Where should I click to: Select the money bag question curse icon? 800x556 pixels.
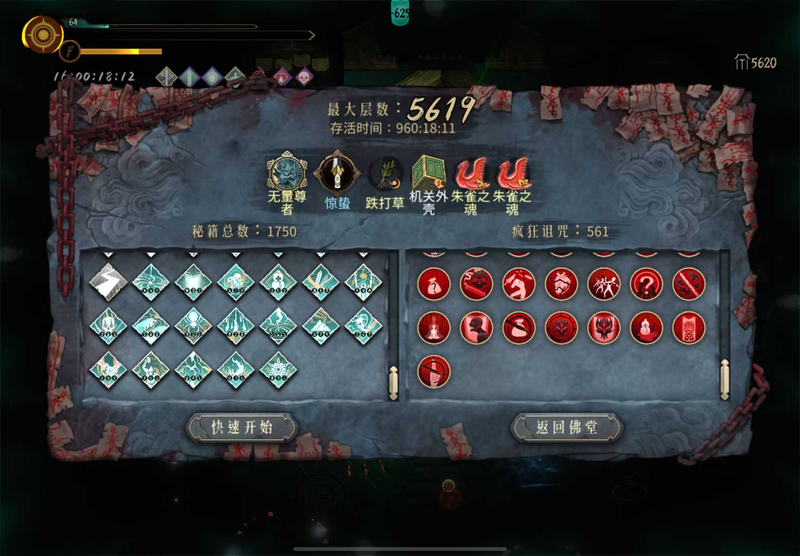tap(432, 284)
